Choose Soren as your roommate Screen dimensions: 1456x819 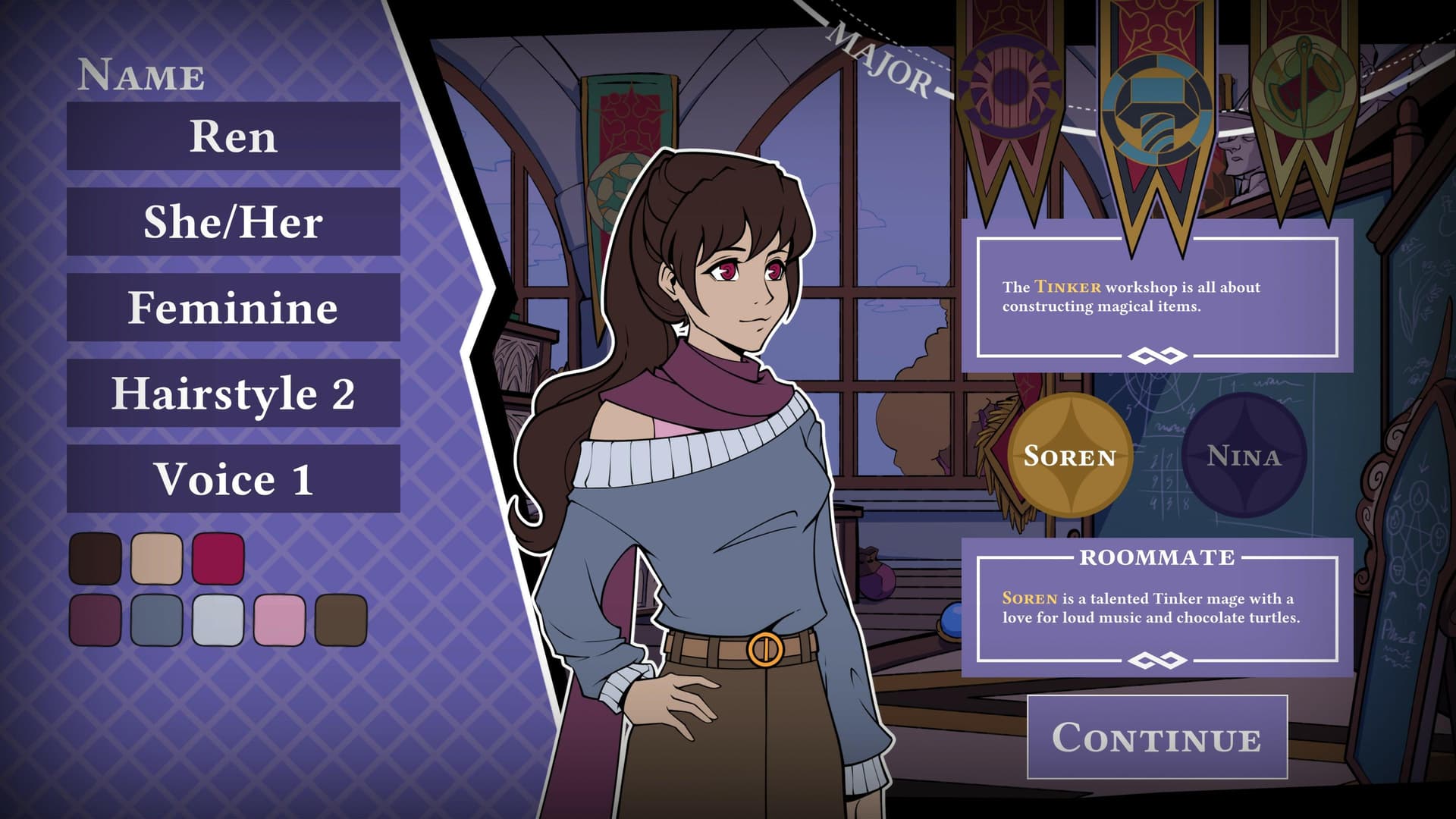coord(1070,457)
